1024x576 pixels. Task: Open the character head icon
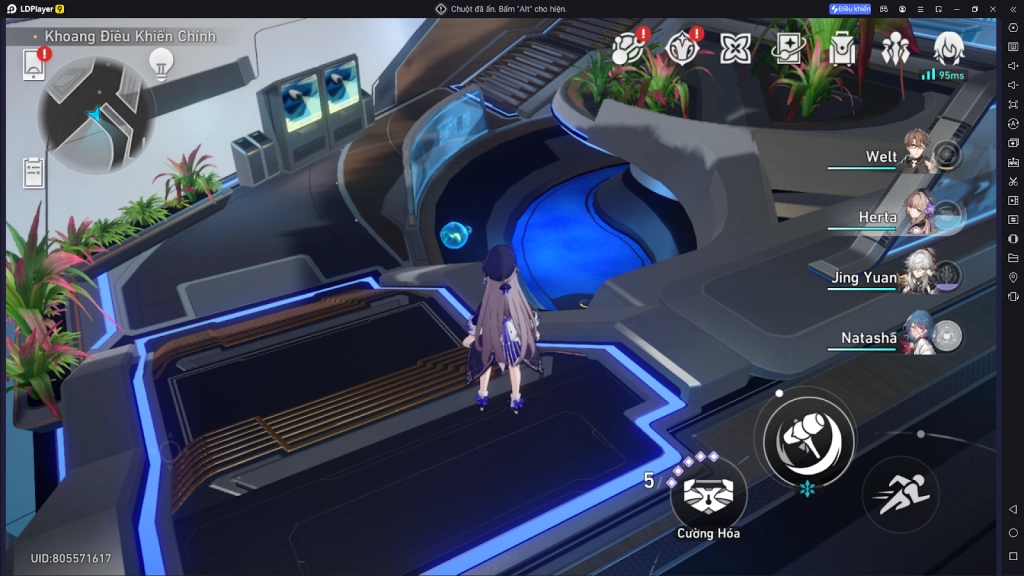948,46
